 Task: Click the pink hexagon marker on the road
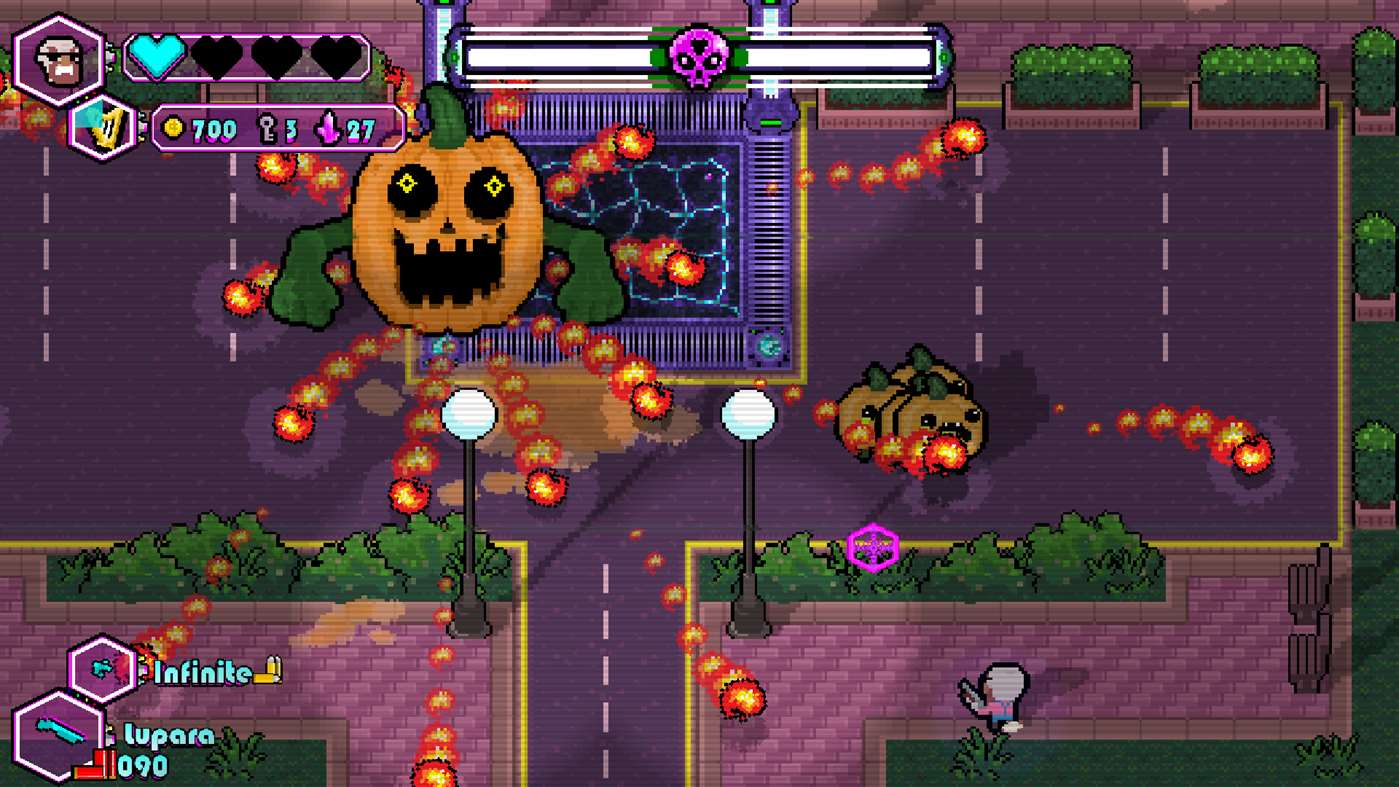coord(872,547)
